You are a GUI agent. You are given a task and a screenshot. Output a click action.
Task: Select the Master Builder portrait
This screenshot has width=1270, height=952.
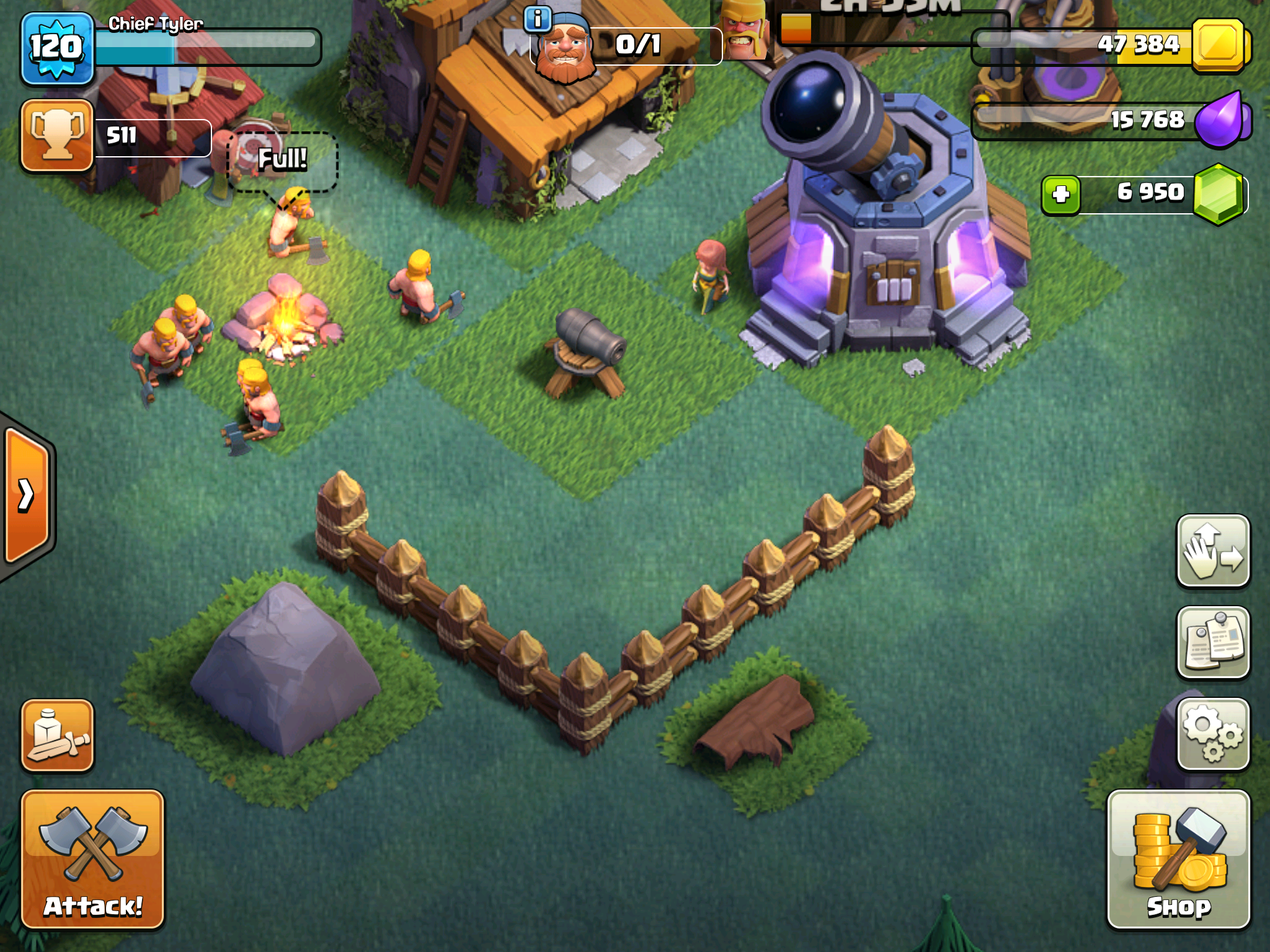pos(564,50)
